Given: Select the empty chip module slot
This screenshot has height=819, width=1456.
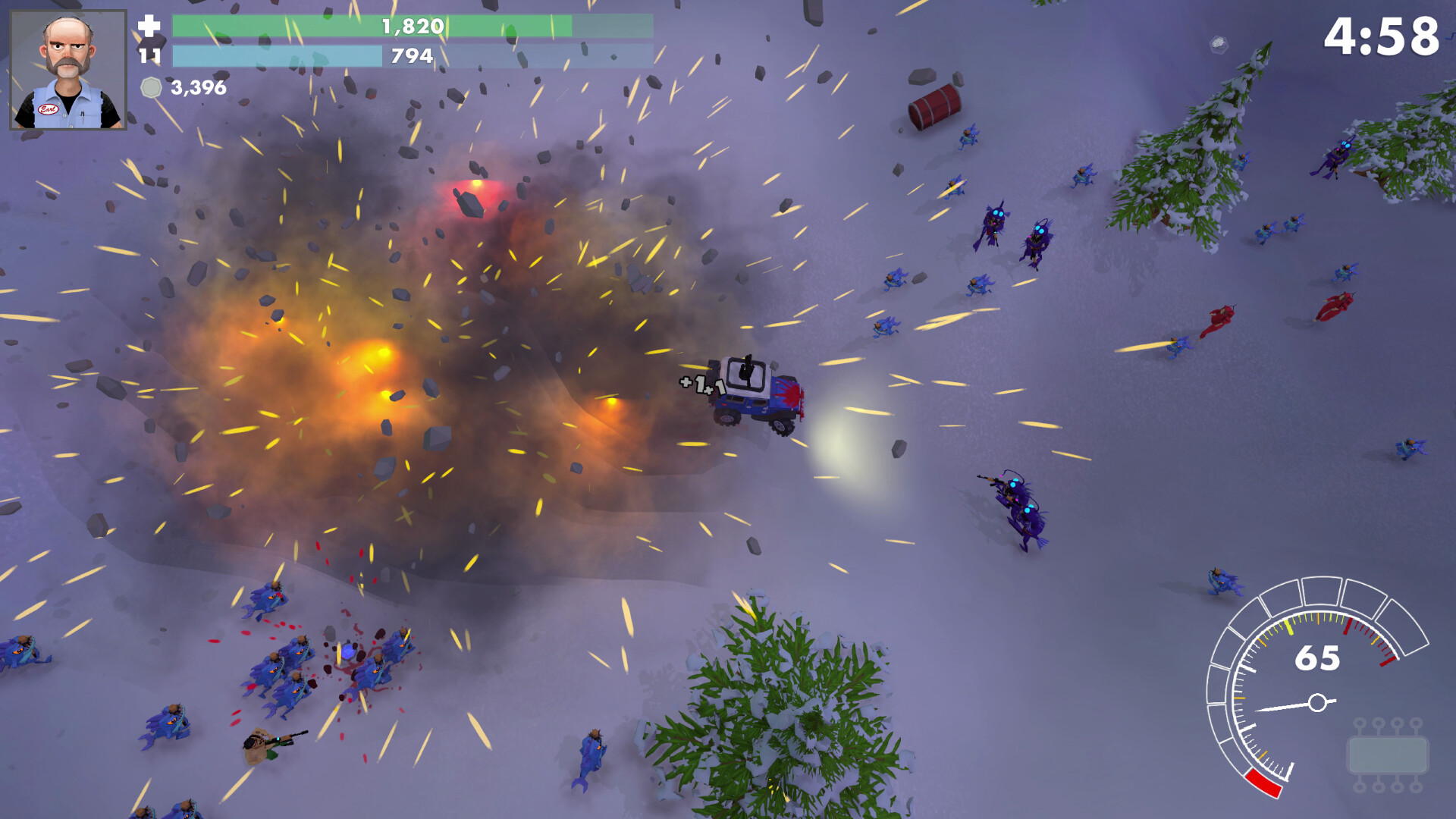Looking at the screenshot, I should tap(1387, 755).
